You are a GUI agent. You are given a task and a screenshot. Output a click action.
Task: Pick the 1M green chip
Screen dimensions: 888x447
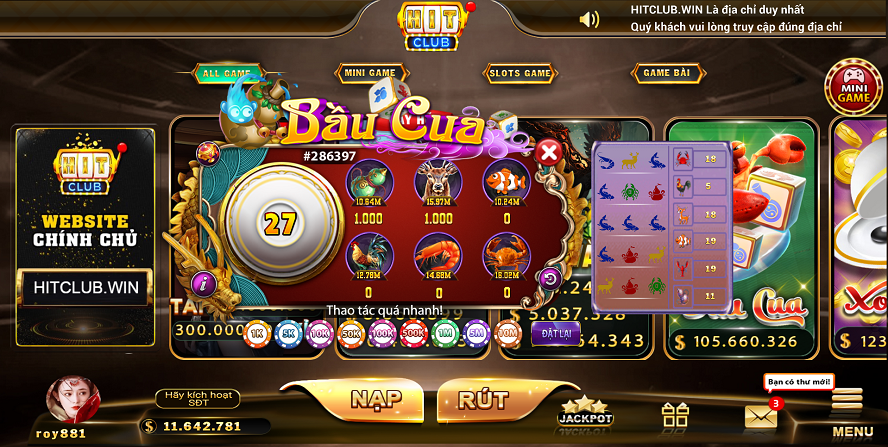tap(444, 331)
